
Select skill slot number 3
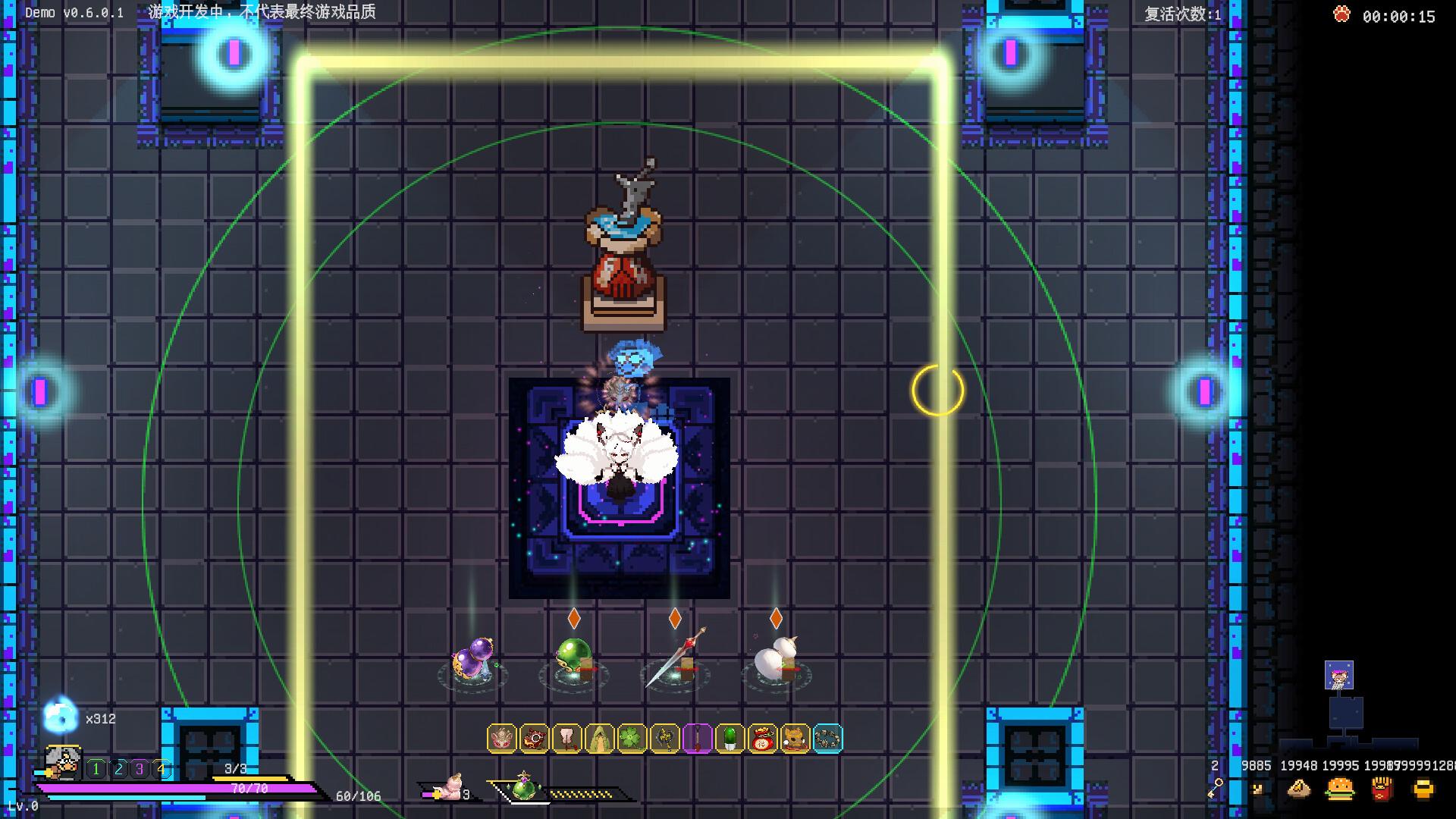click(140, 769)
